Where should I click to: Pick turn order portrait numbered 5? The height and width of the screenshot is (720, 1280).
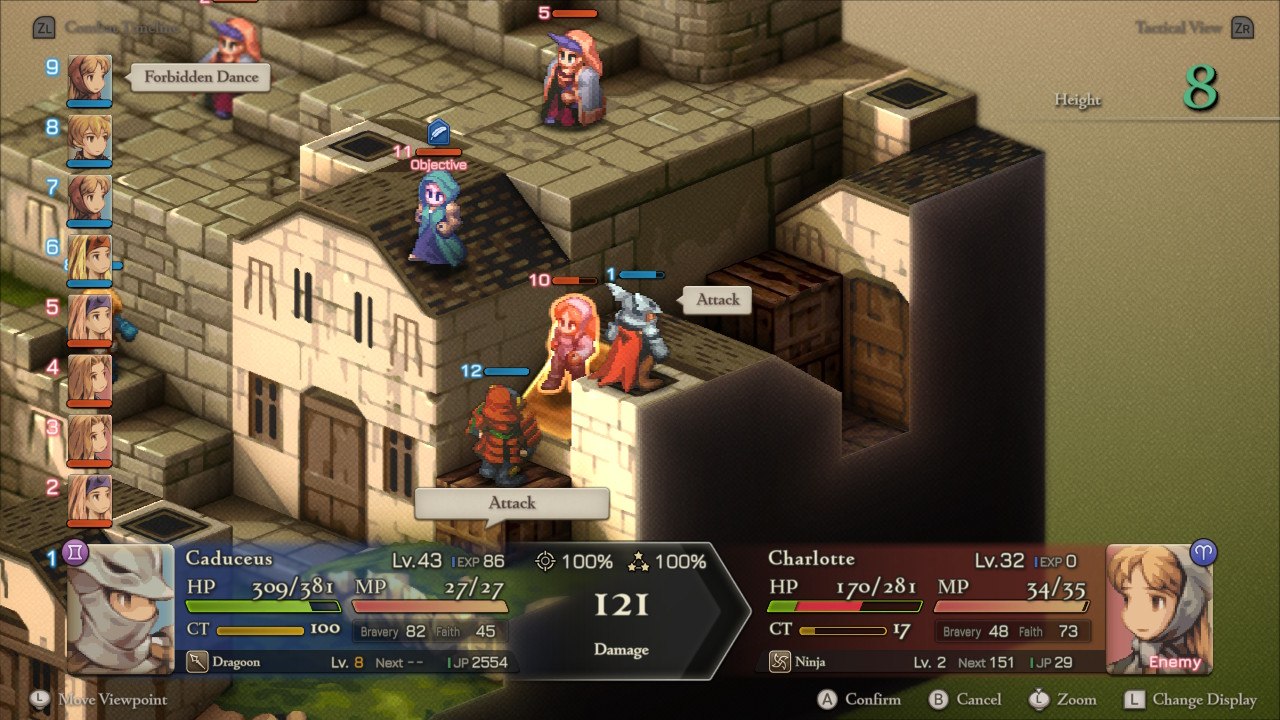tap(89, 319)
